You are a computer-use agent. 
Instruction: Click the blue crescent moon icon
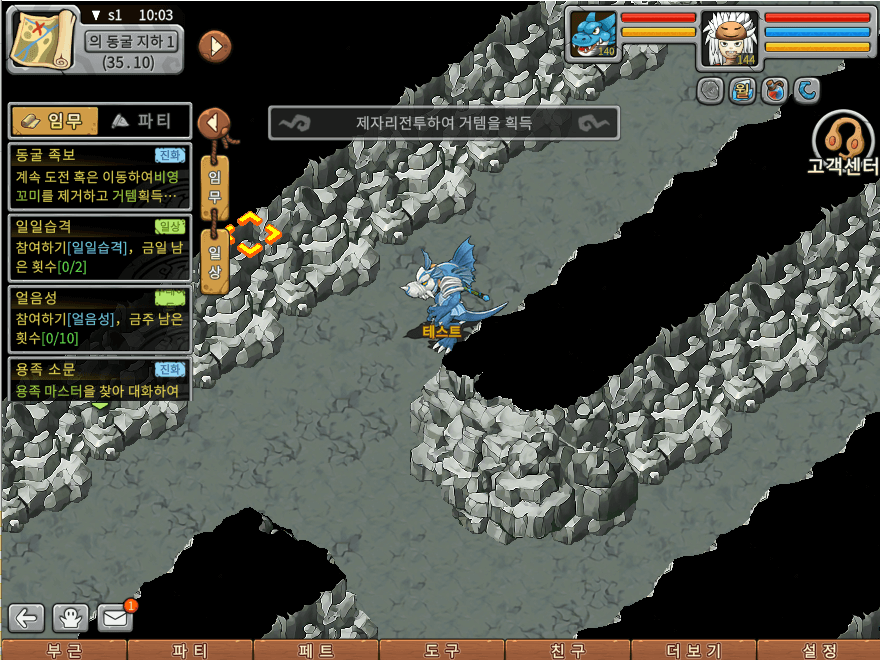(806, 91)
